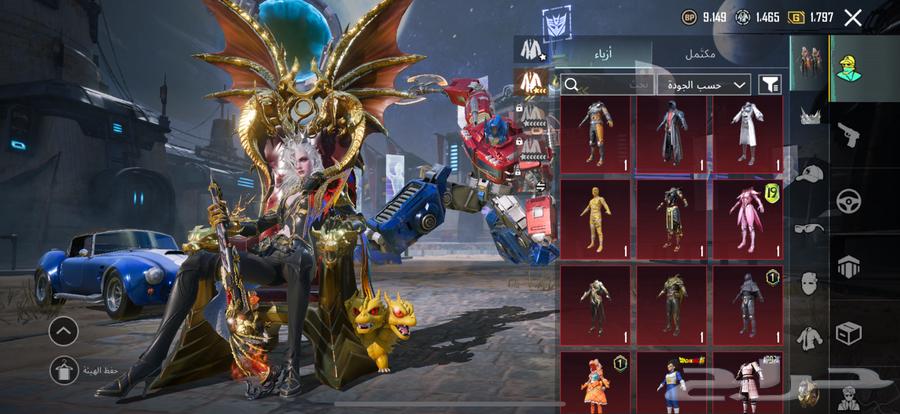This screenshot has height=414, width=900.
Task: Expand the up-arrow circle button
Action: 63,329
